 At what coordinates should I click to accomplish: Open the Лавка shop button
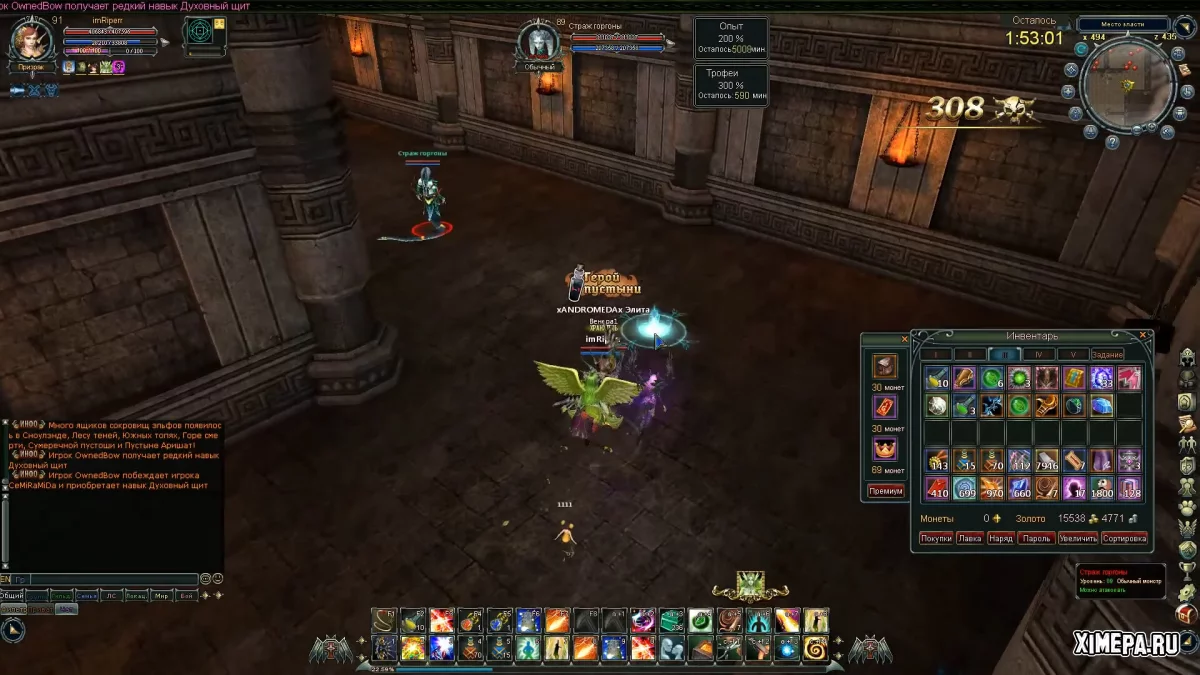click(969, 538)
